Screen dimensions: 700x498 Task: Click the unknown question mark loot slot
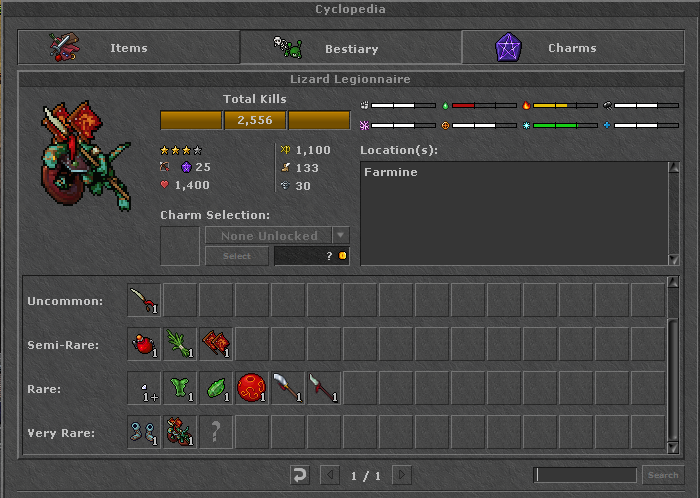(x=216, y=432)
